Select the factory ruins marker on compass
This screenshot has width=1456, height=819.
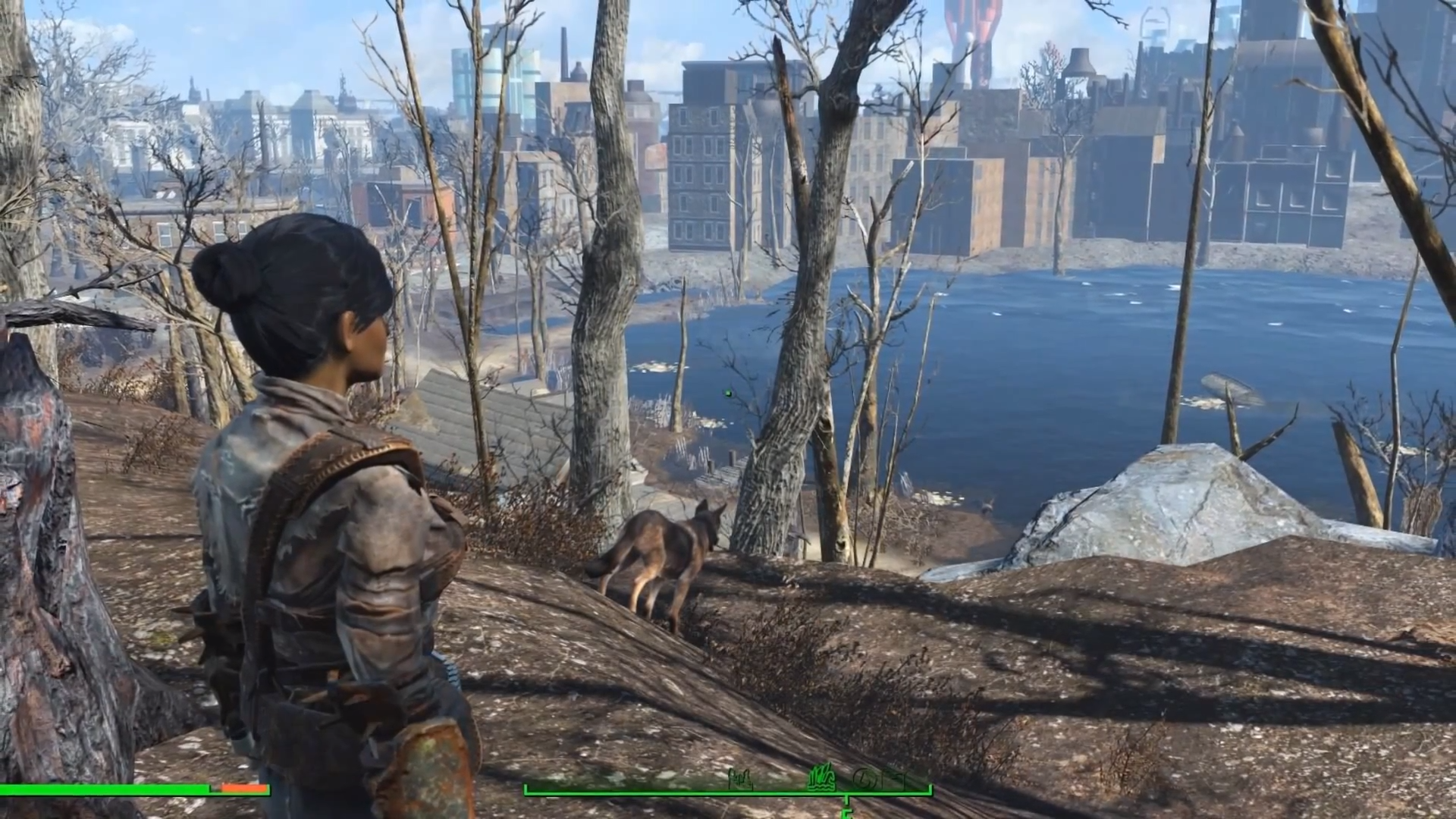[739, 779]
